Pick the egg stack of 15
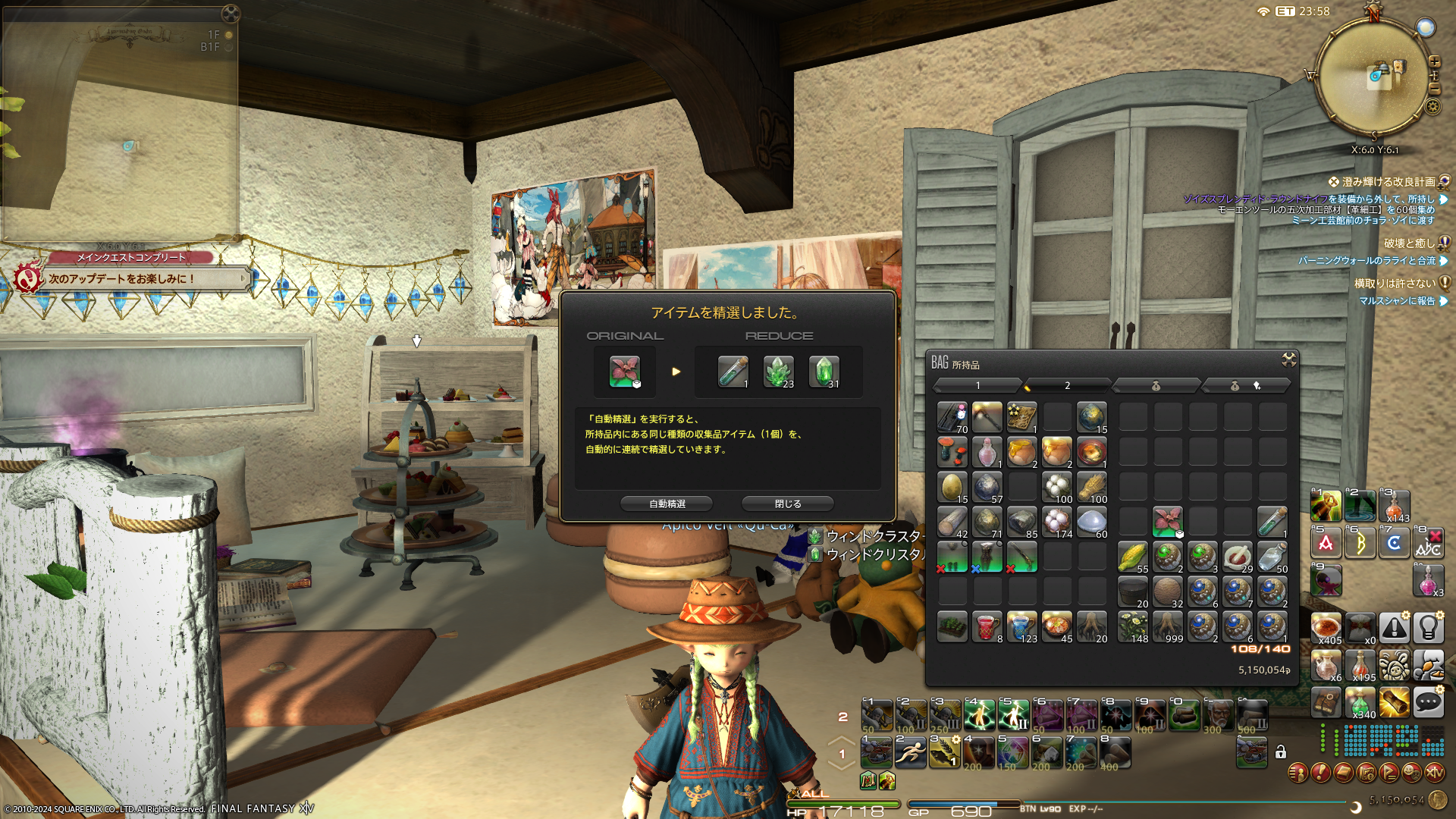 click(x=952, y=487)
